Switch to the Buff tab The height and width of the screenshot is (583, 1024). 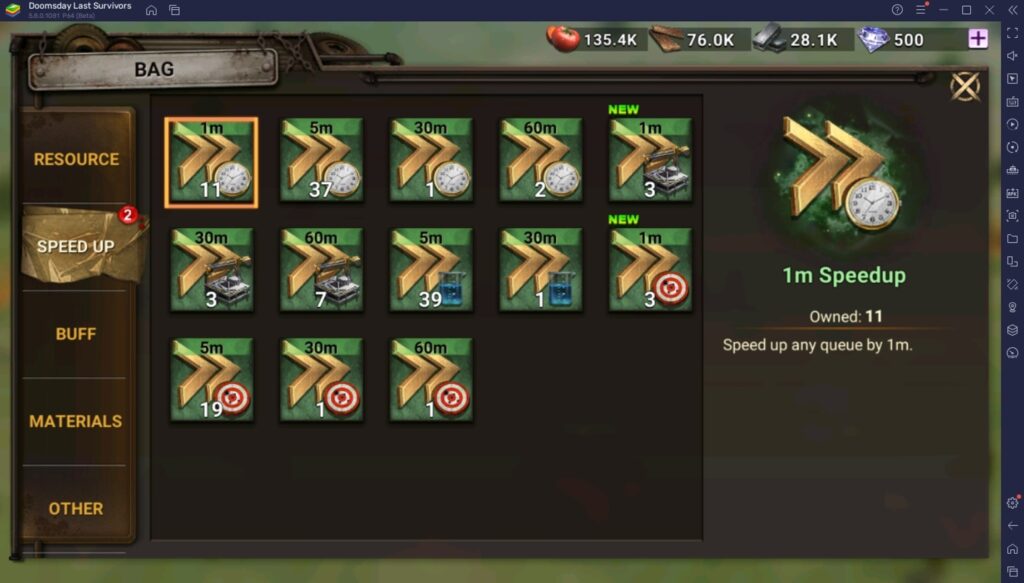76,334
